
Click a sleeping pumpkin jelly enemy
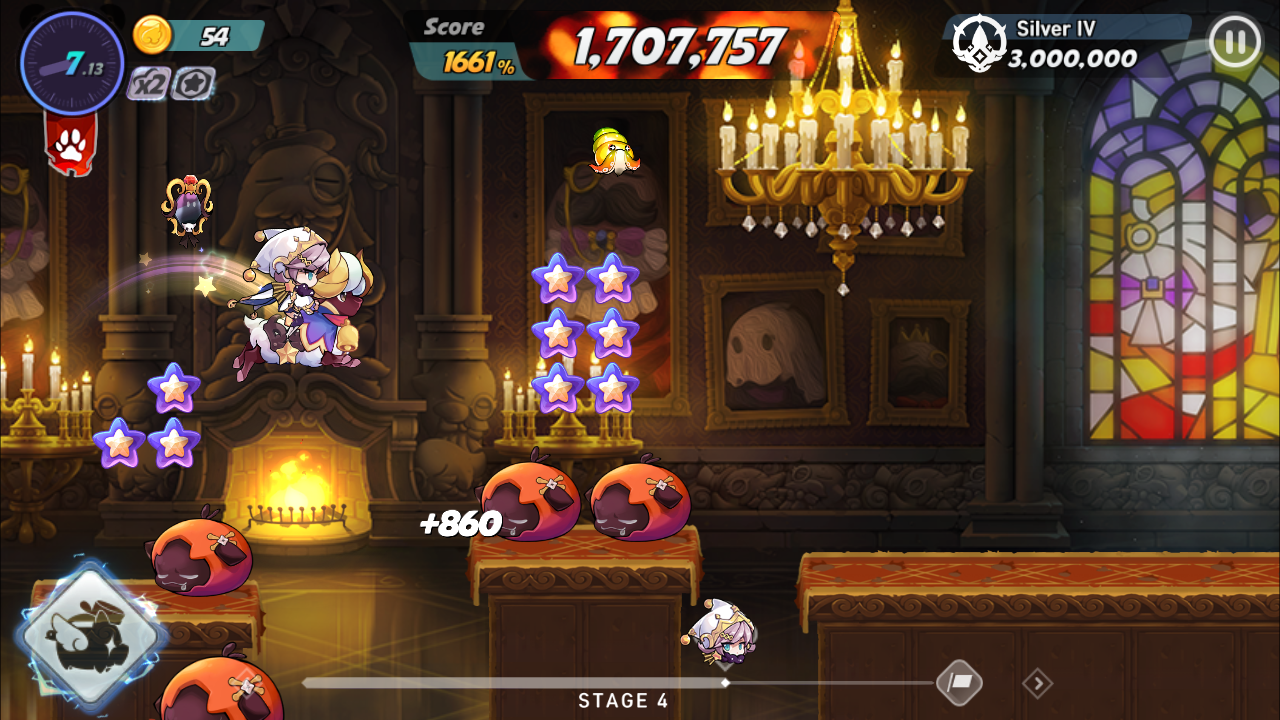(530, 500)
